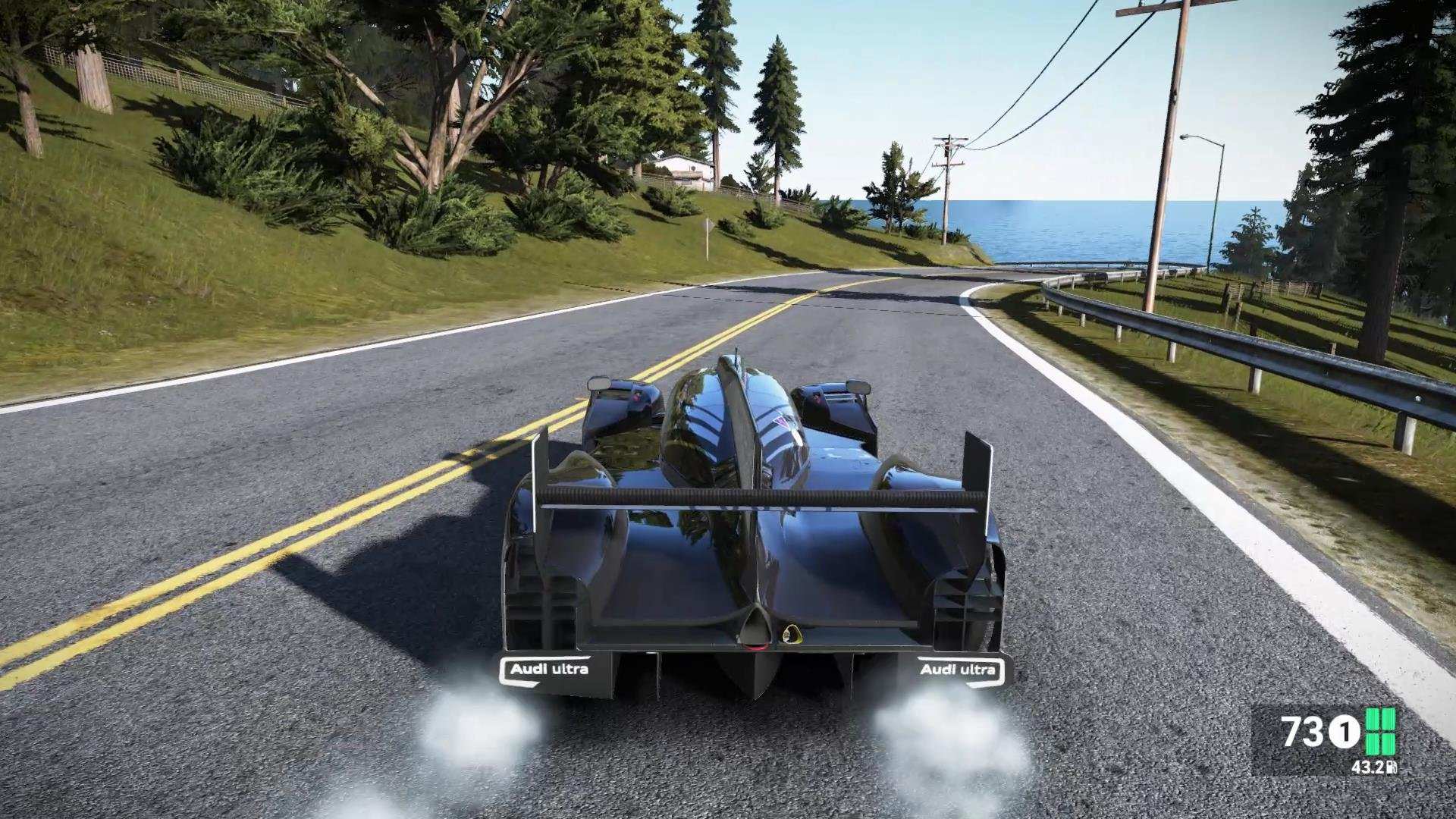Toggle the lower green fuel segment
This screenshot has width=1456, height=819.
point(1380,743)
